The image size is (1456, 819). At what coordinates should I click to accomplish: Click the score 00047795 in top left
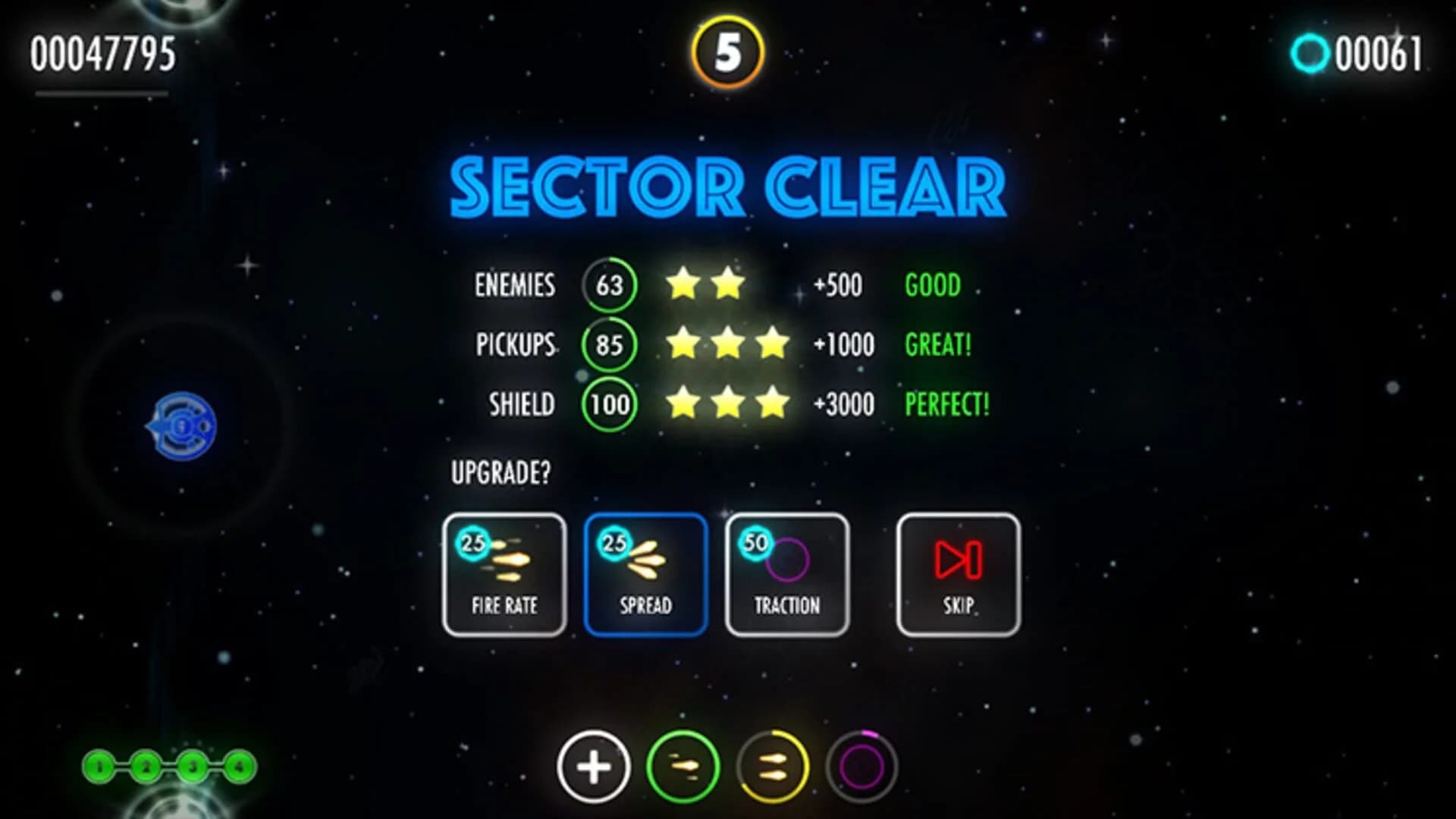point(102,53)
